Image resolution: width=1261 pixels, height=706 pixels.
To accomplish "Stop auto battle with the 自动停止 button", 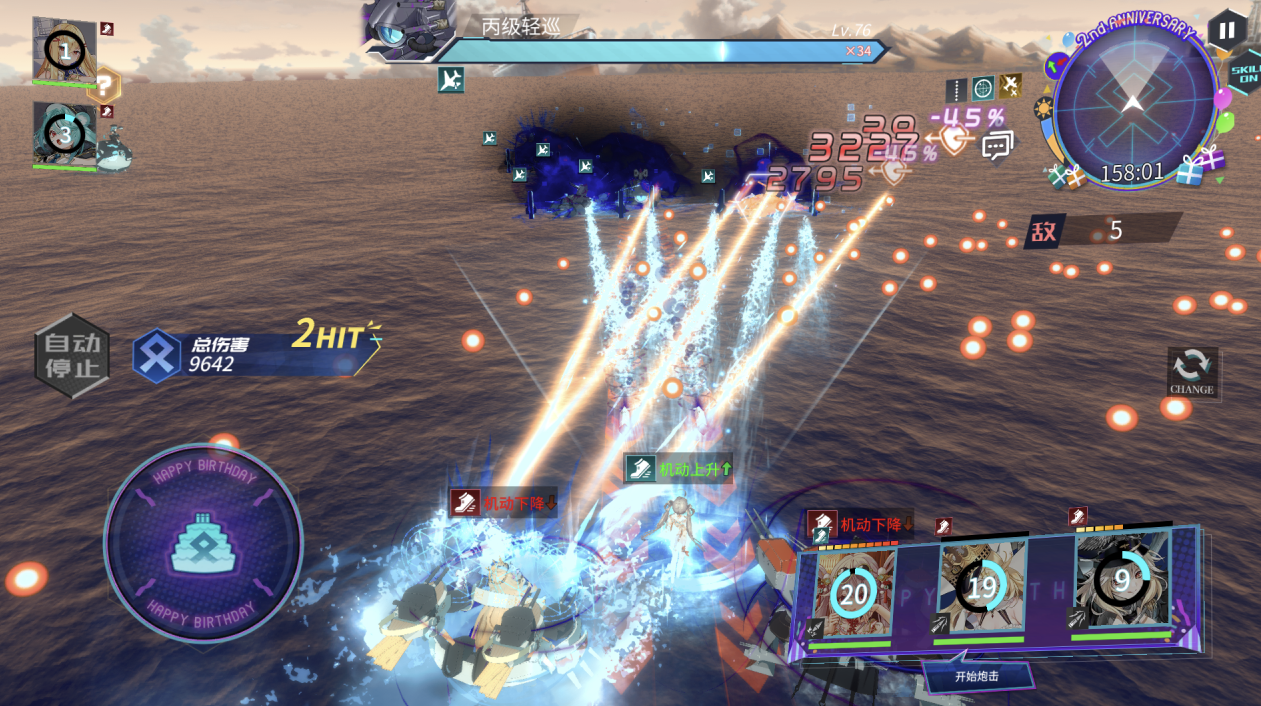I will (72, 356).
